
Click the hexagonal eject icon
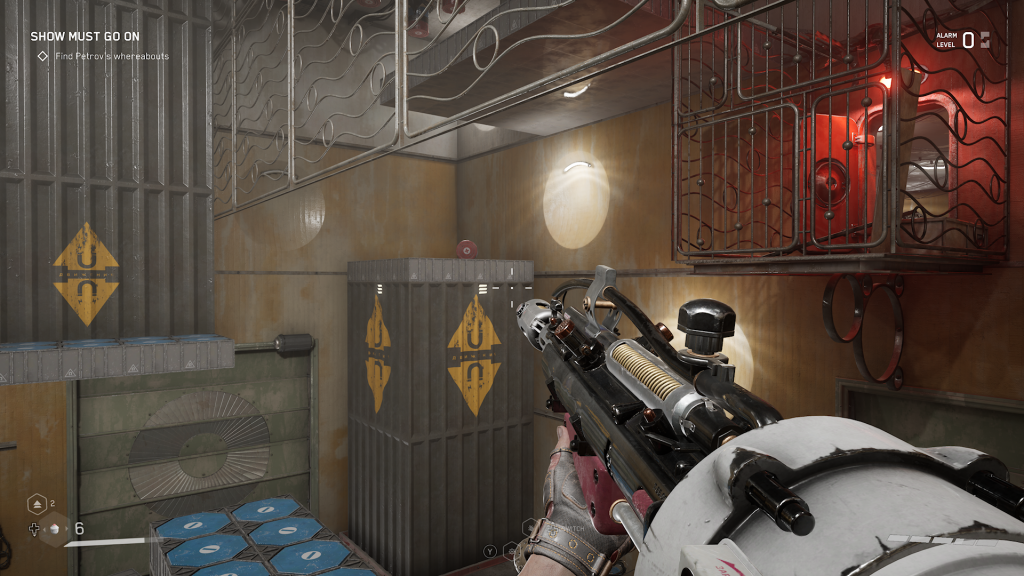pyautogui.click(x=37, y=504)
